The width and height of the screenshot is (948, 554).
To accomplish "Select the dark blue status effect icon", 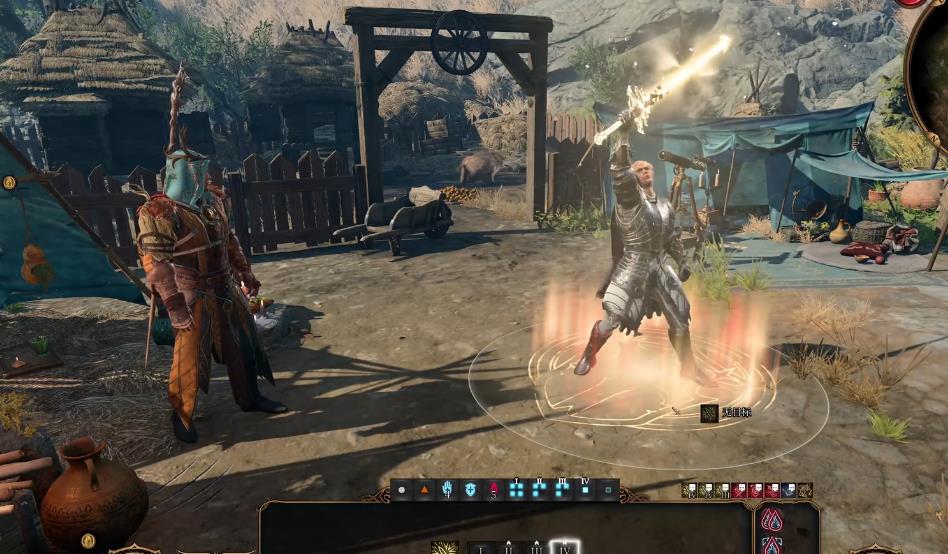I will [789, 490].
